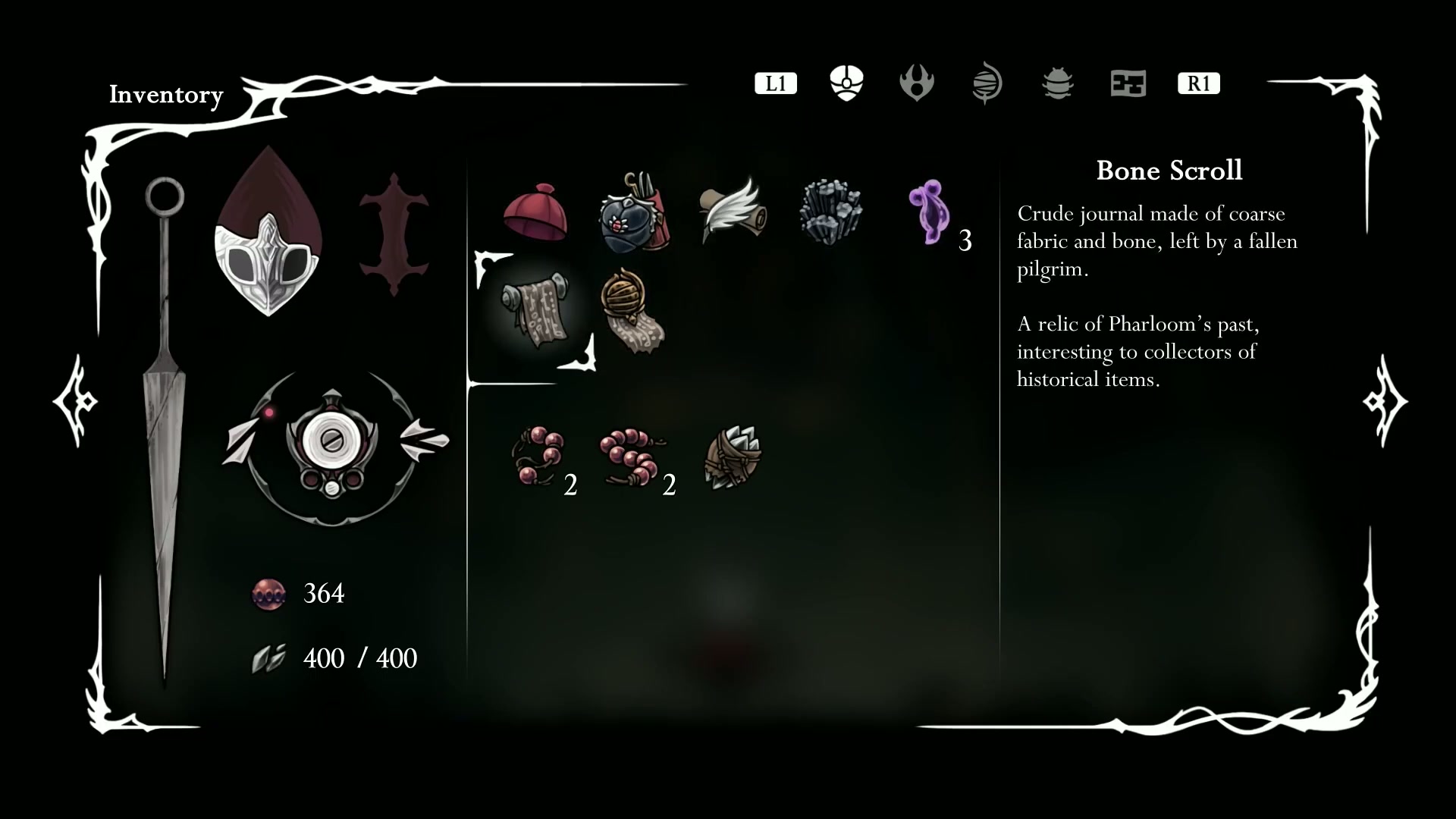Screen dimensions: 1456x819
Task: Choose the dark pouch with tools item
Action: [633, 212]
